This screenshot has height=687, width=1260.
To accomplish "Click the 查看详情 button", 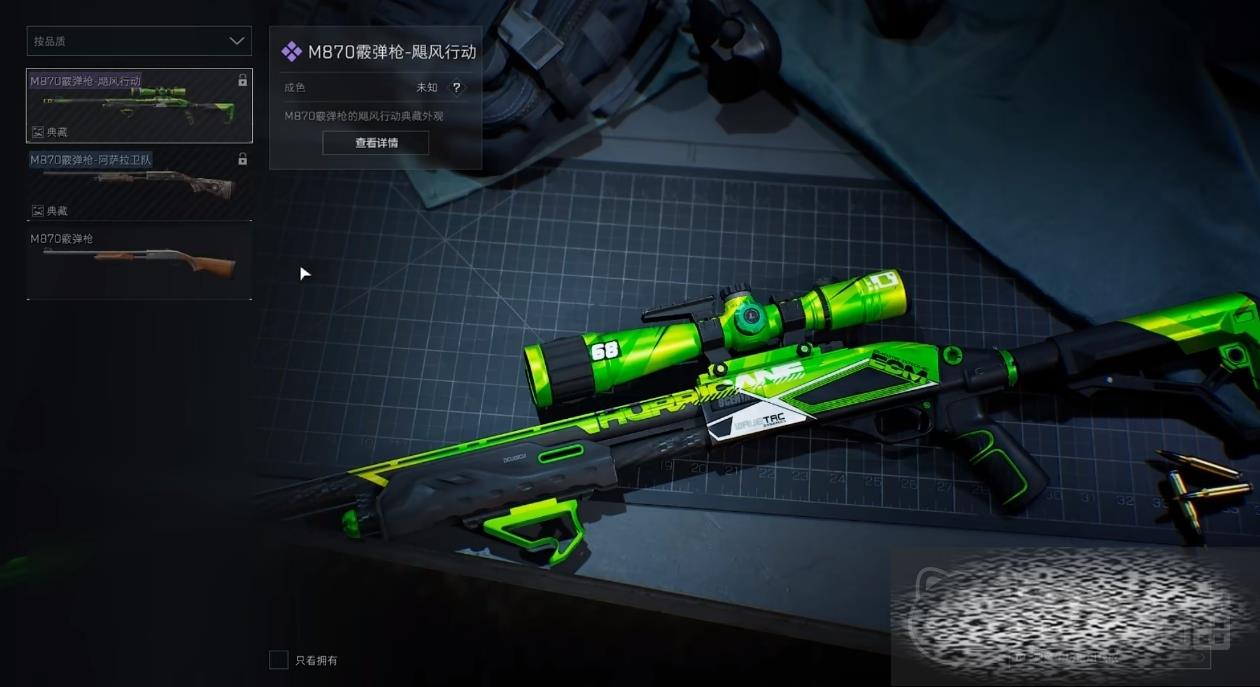I will coord(376,143).
